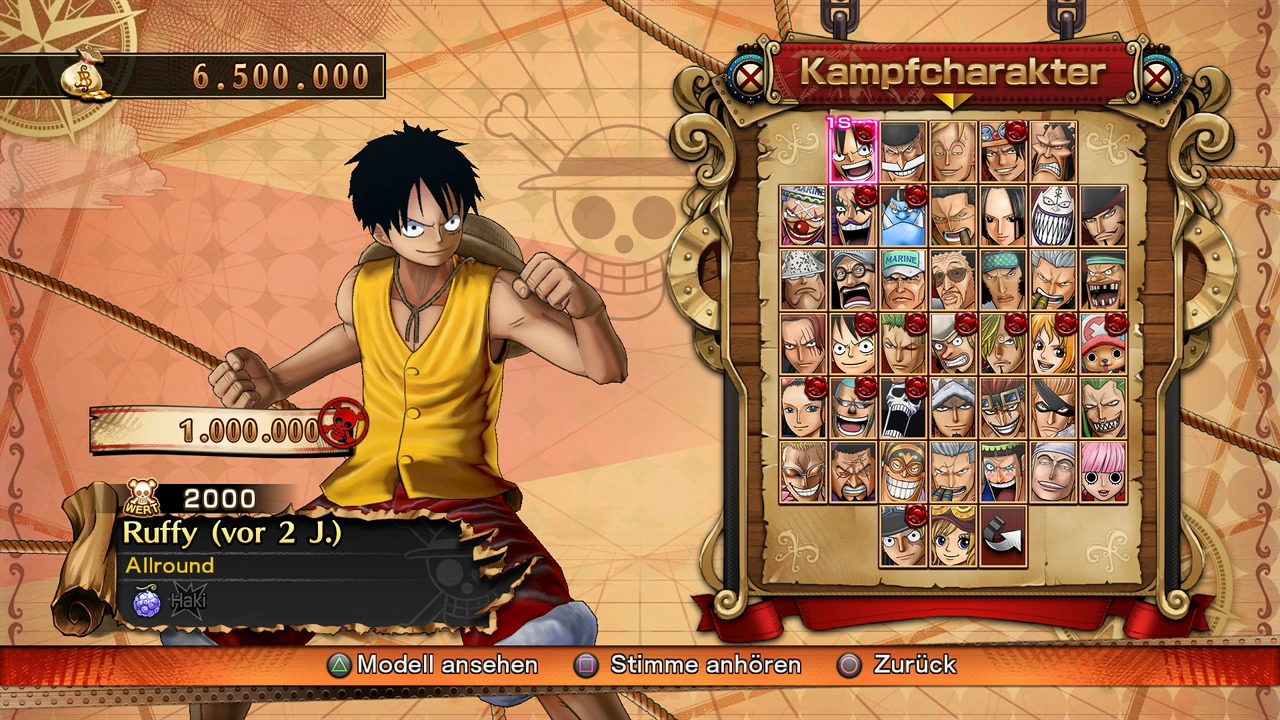Image resolution: width=1280 pixels, height=720 pixels.
Task: Choose blond Sanji's portrait
Action: [x=1003, y=344]
